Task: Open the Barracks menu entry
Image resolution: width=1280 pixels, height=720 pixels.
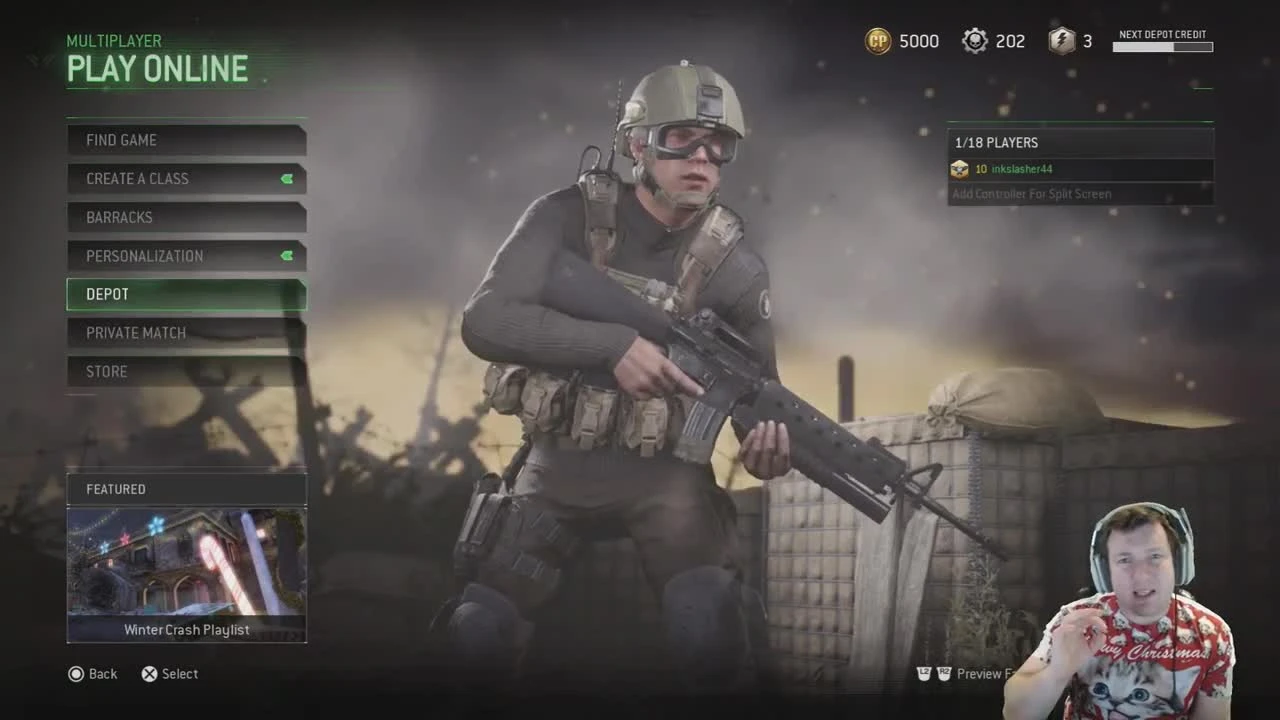Action: coord(186,217)
